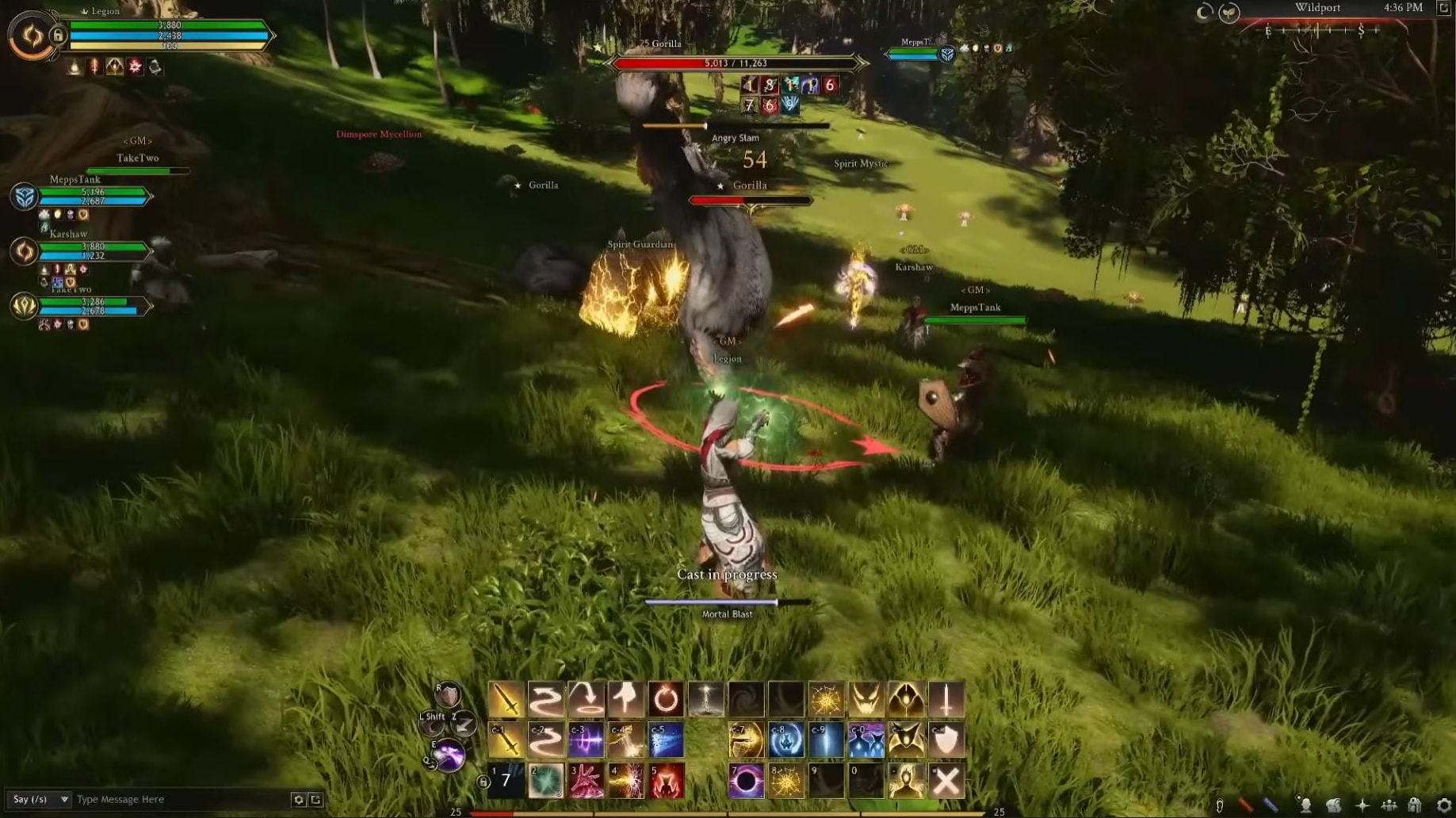Activate the red circular arrow ability

pos(666,699)
